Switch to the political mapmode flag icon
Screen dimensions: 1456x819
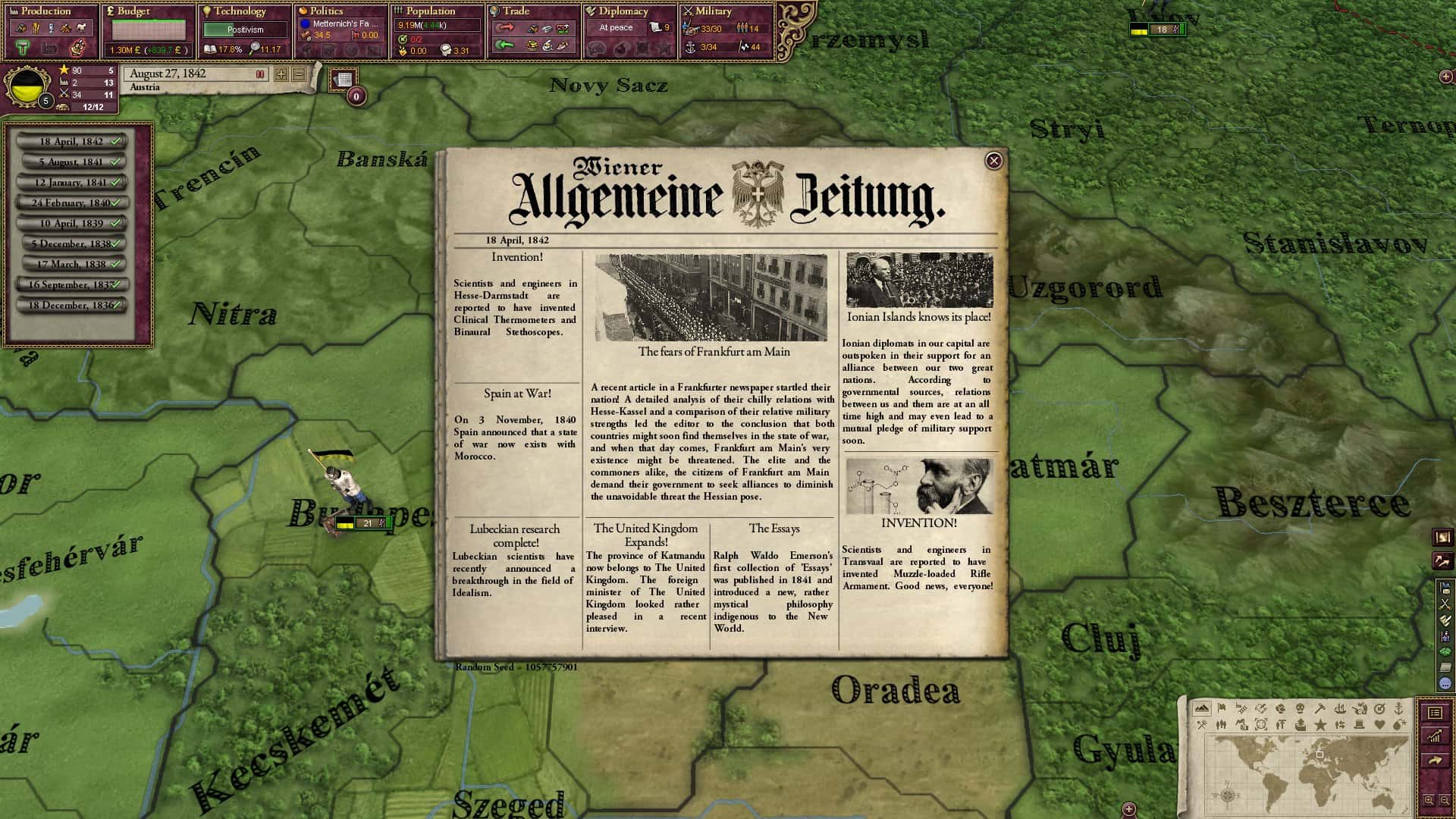pyautogui.click(x=1222, y=708)
